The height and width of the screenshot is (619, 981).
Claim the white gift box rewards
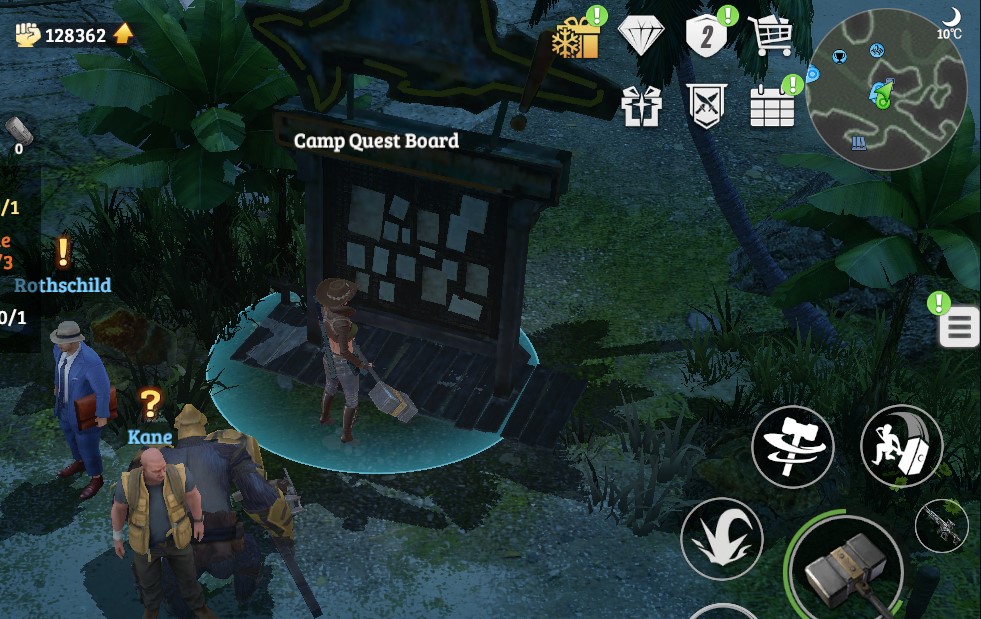642,106
